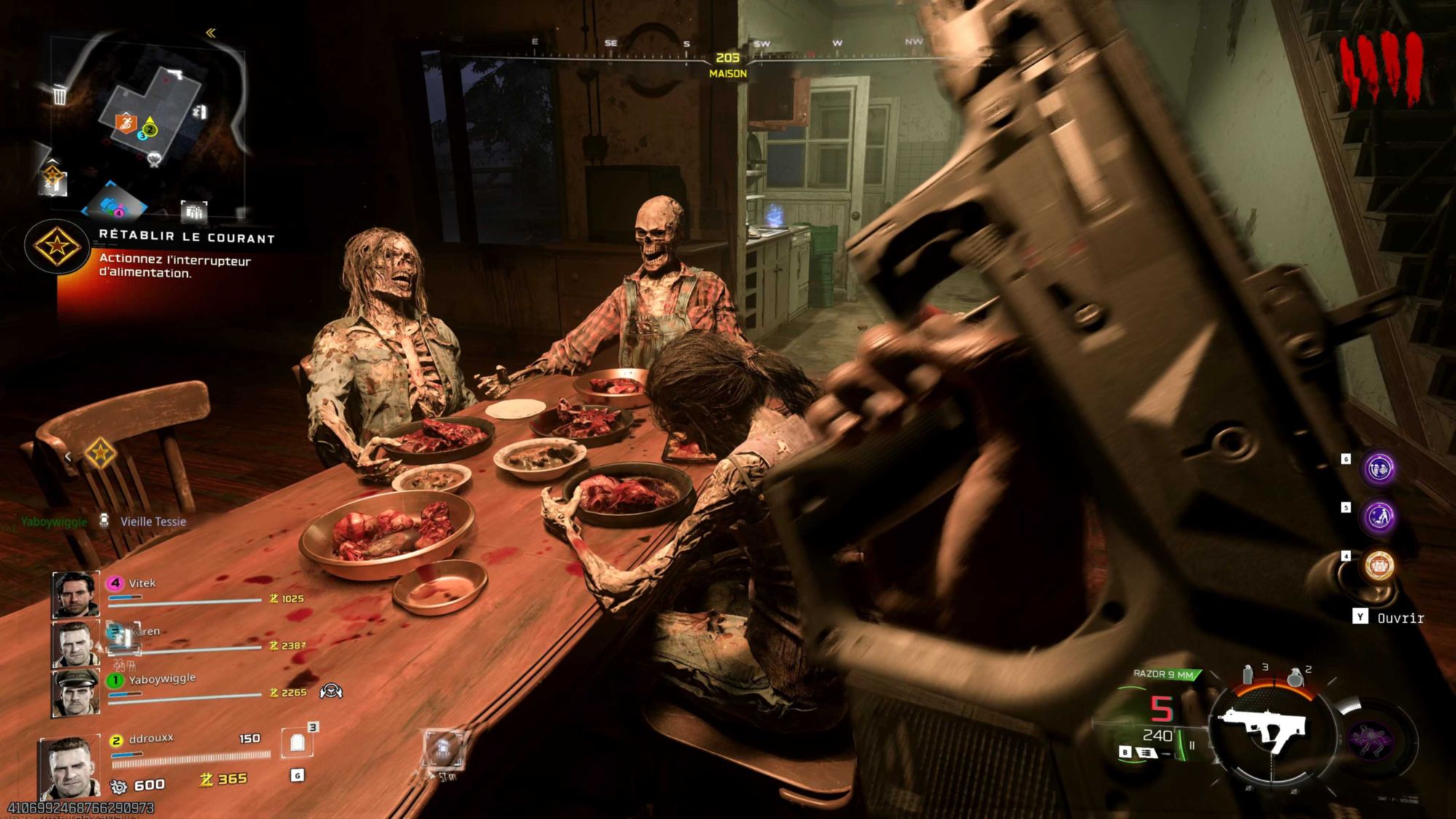Click the compass heading showing 203 Maison
Screen dimensions: 1456x819
(x=727, y=65)
